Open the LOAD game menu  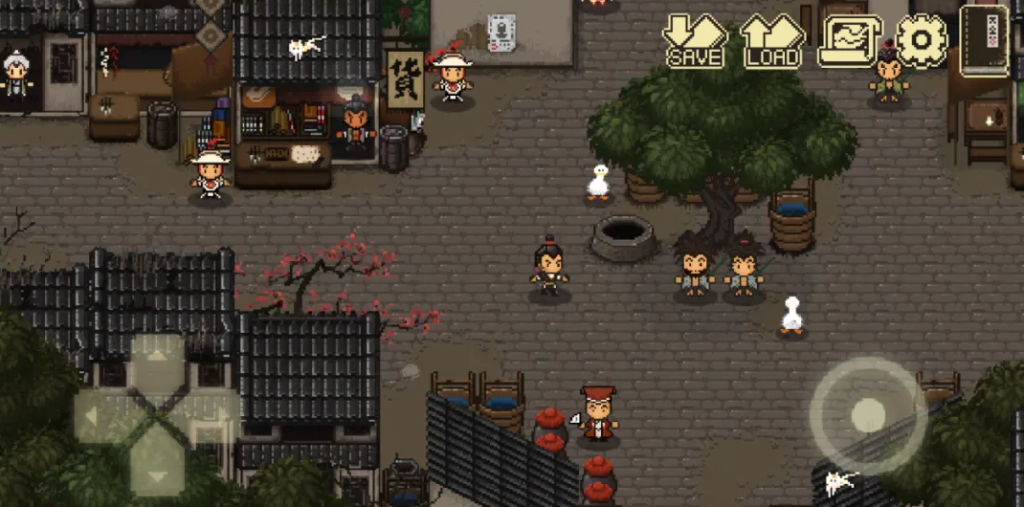[x=772, y=41]
